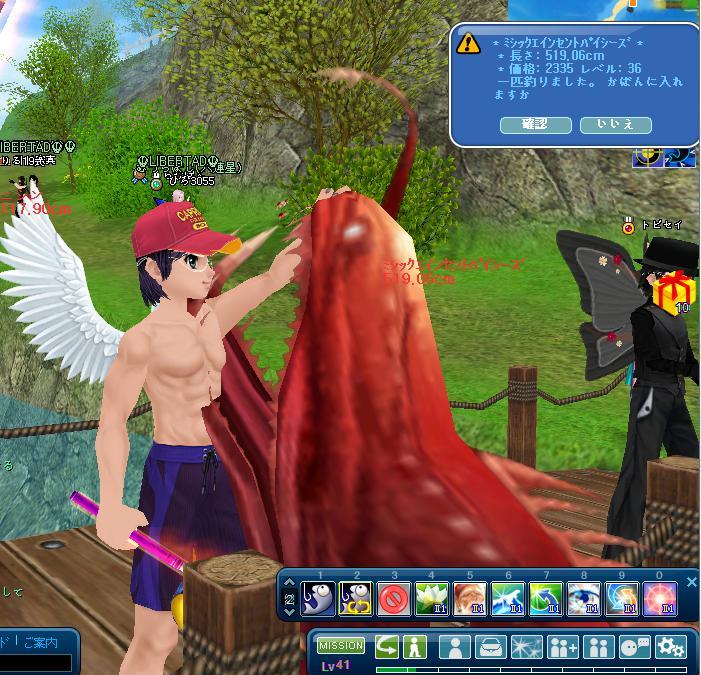Screen dimensions: 701x675
Task: Open the bag inventory
Action: coord(491,647)
